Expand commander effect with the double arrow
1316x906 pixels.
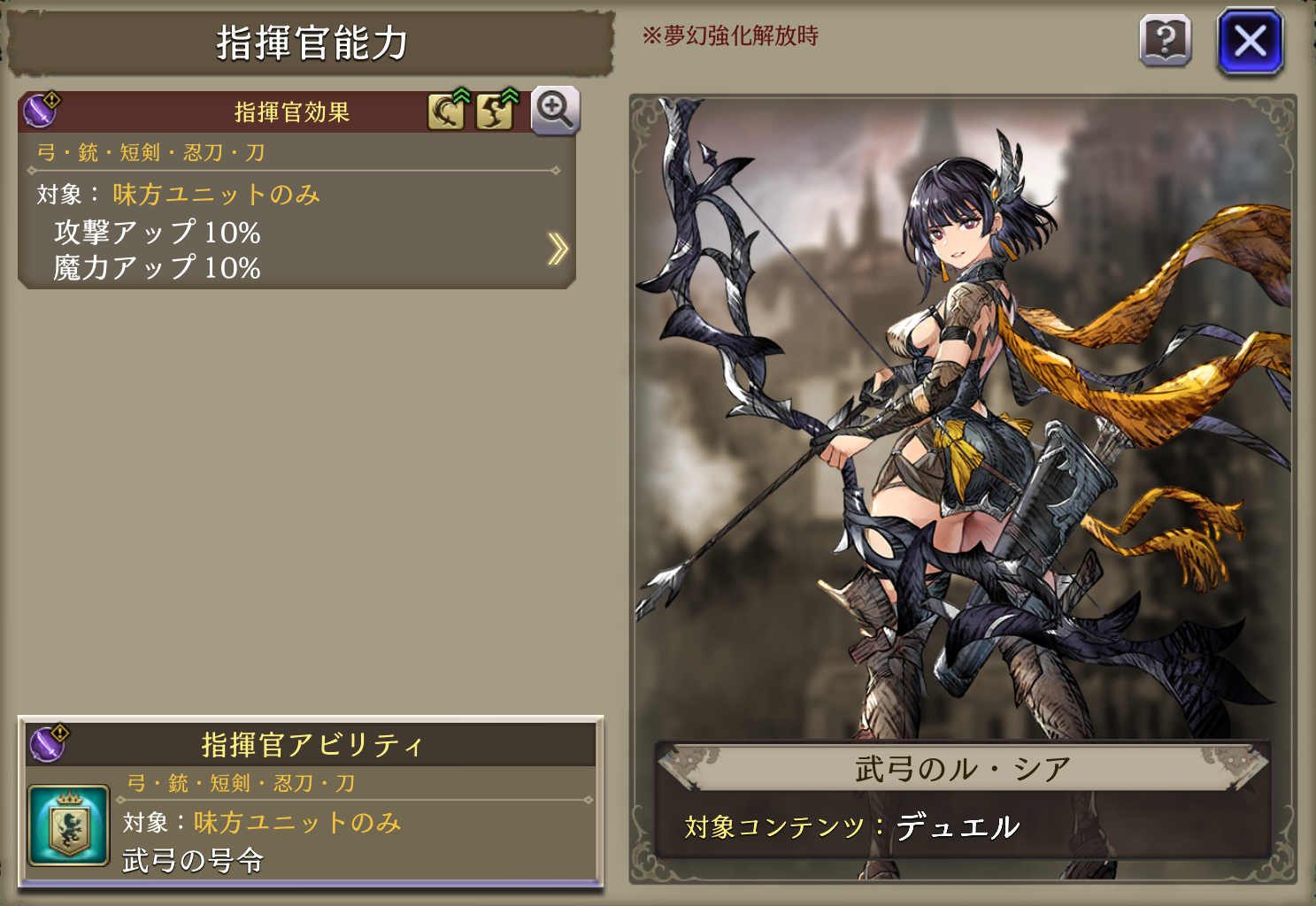[x=557, y=250]
